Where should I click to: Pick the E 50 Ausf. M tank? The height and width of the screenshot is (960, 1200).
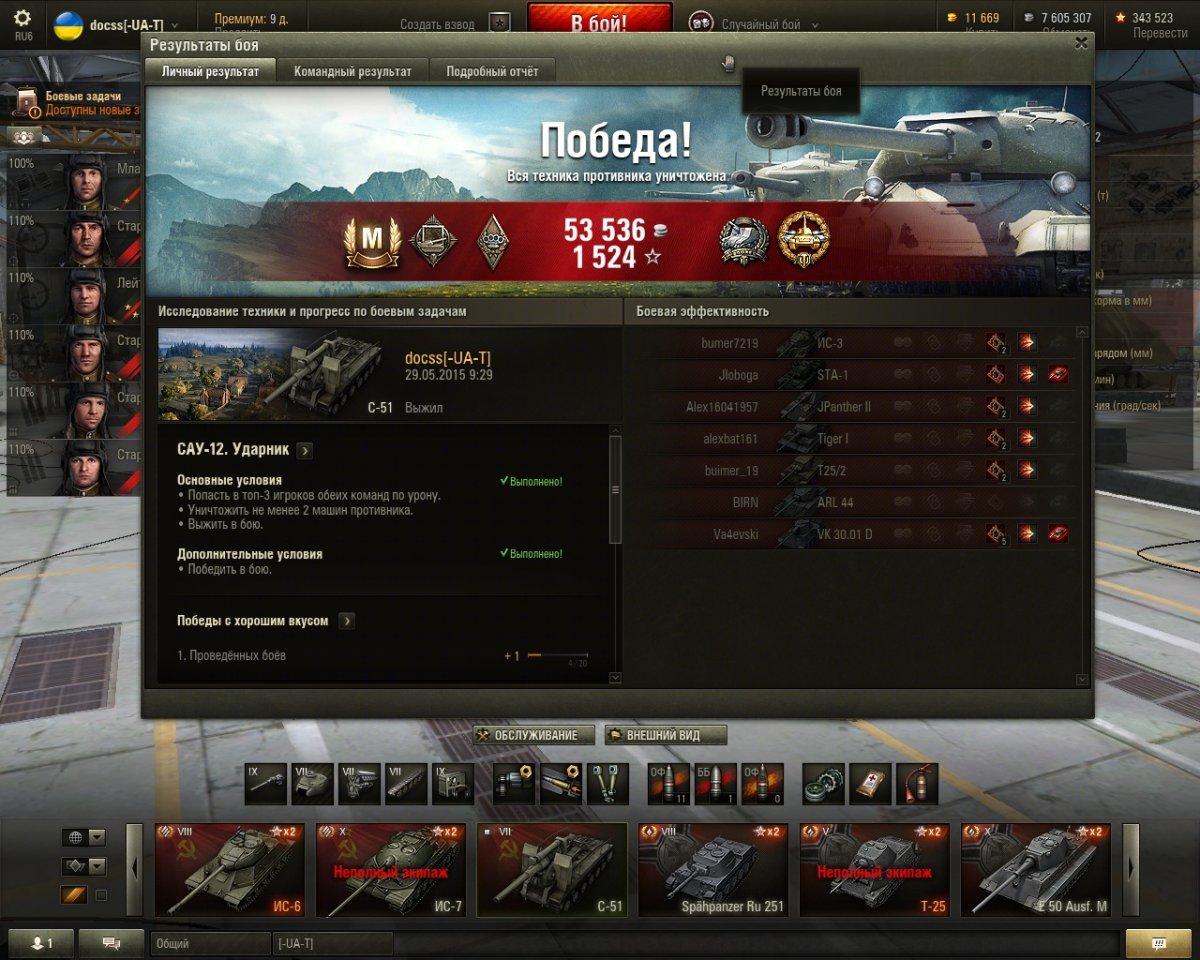tap(1035, 870)
